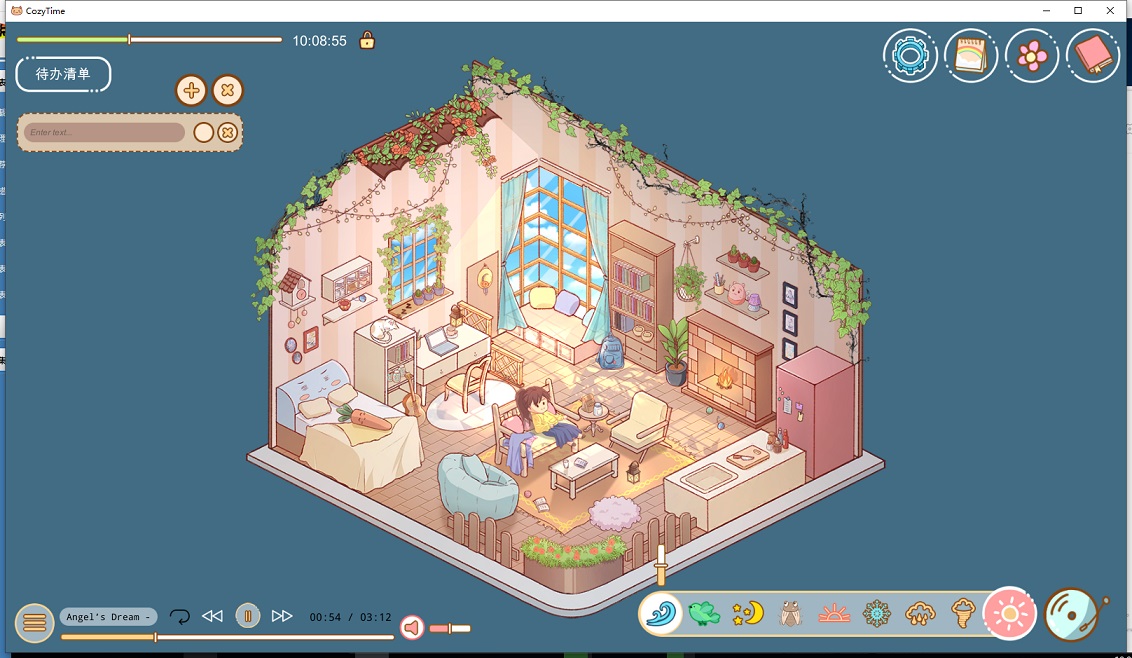Viewport: 1132px width, 658px height.
Task: Open the rainbow calendar notepad icon
Action: (x=971, y=55)
